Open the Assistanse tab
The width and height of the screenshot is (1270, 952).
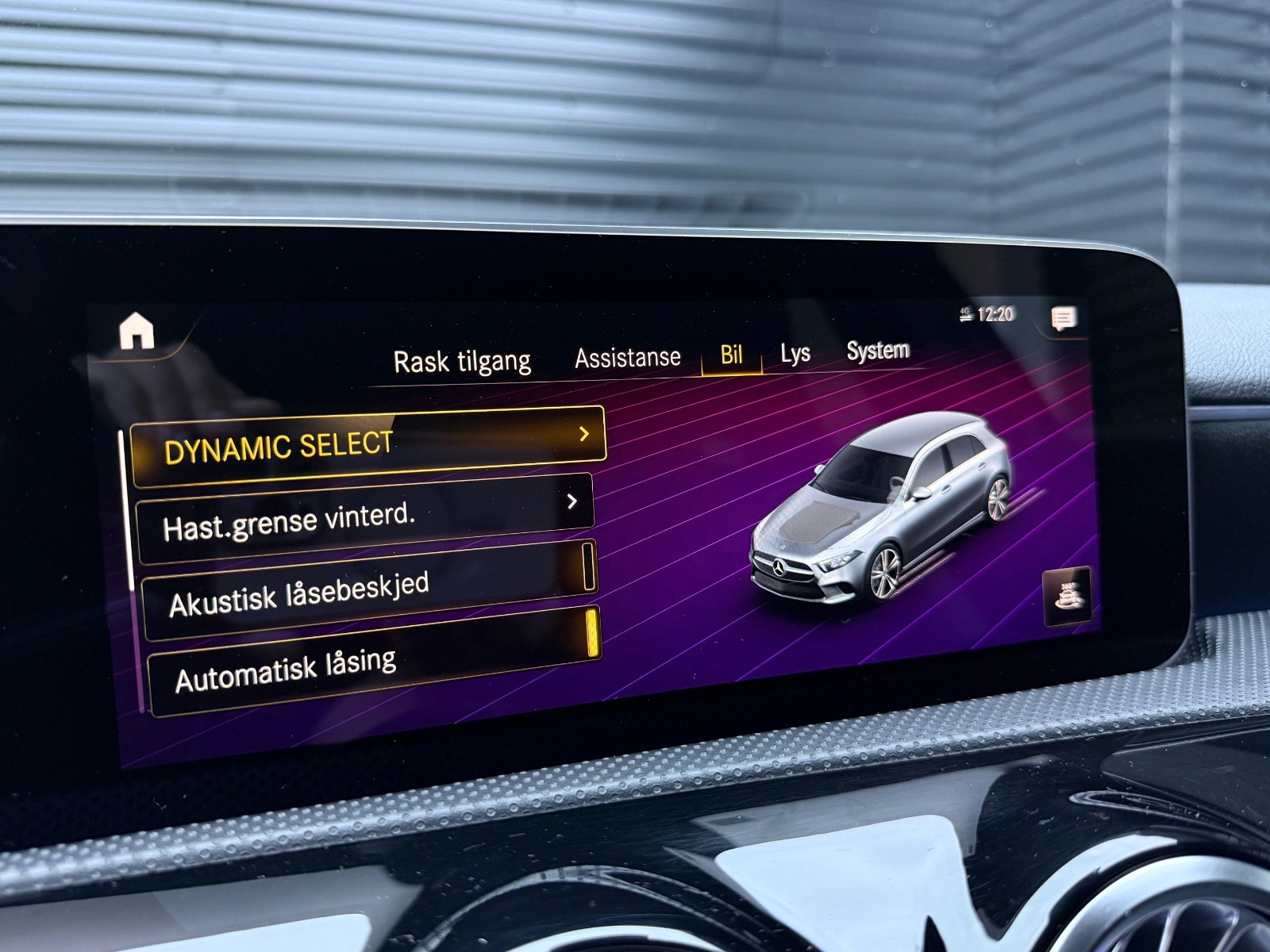point(626,356)
